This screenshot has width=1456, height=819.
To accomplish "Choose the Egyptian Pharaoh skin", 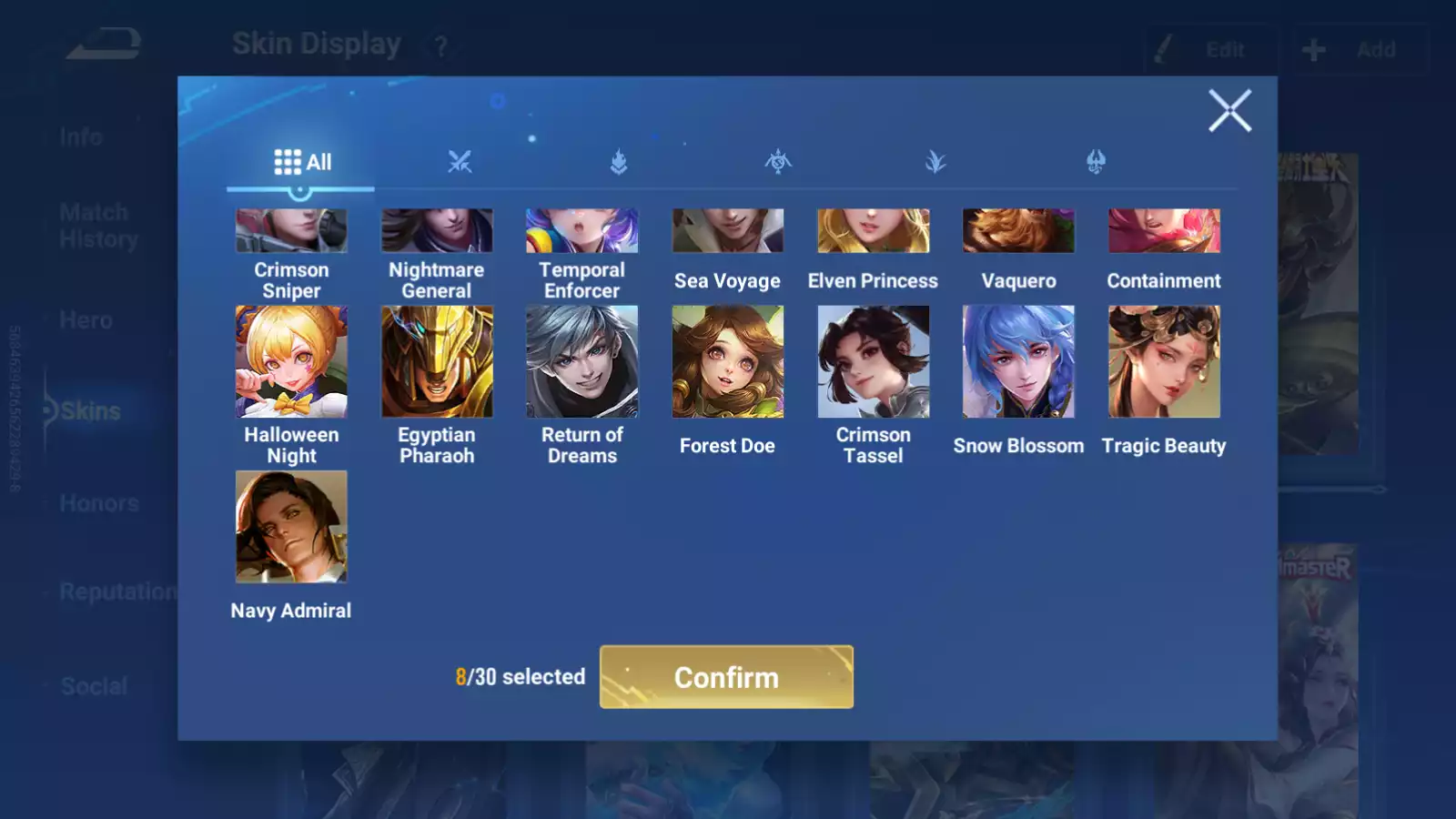I will point(437,362).
